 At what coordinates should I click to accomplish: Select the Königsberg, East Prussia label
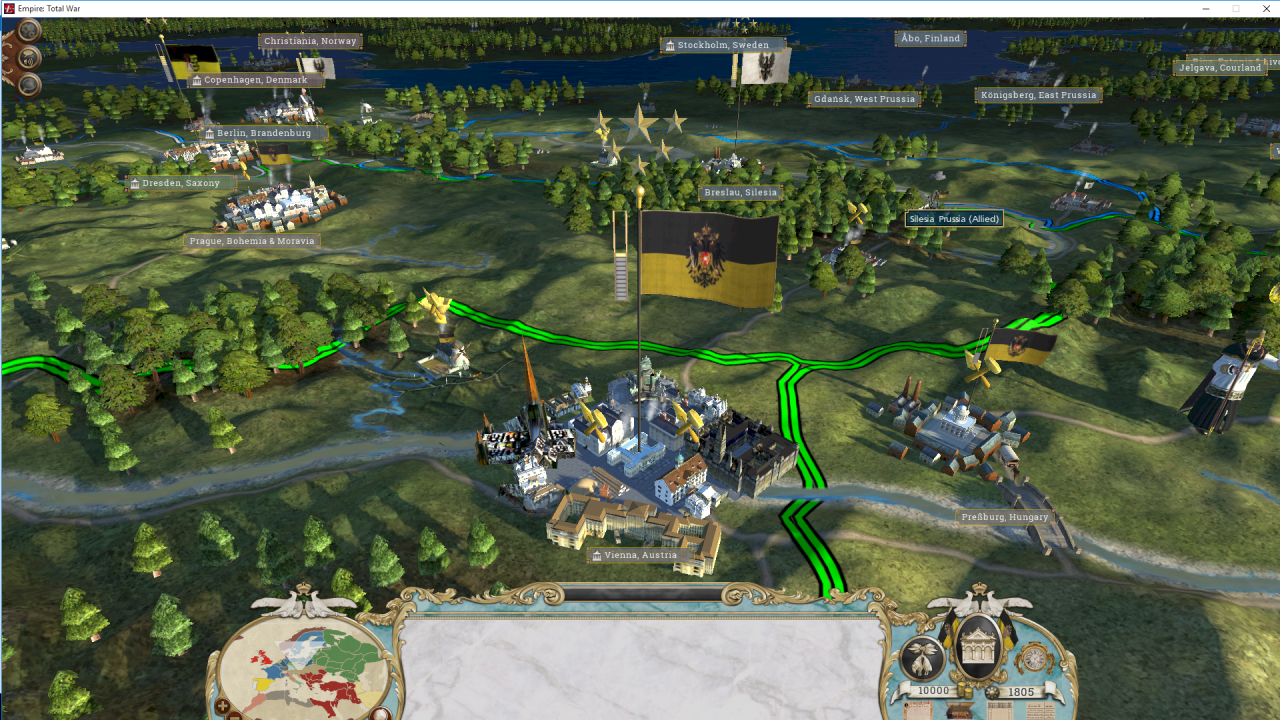coord(1038,95)
